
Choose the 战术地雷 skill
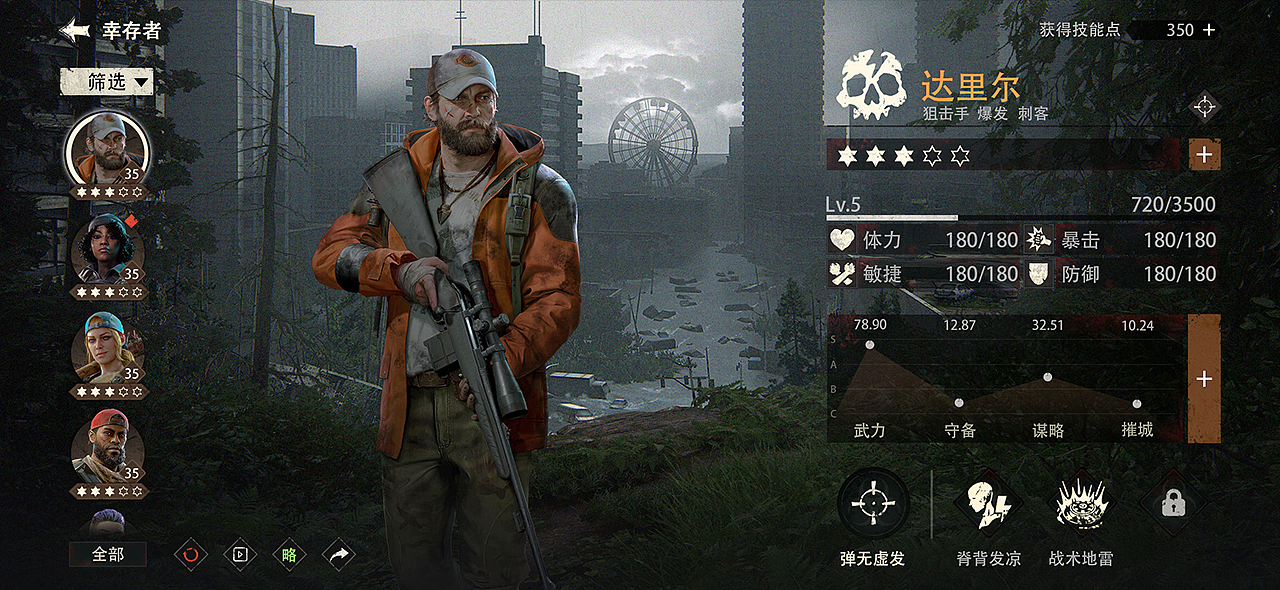1081,504
